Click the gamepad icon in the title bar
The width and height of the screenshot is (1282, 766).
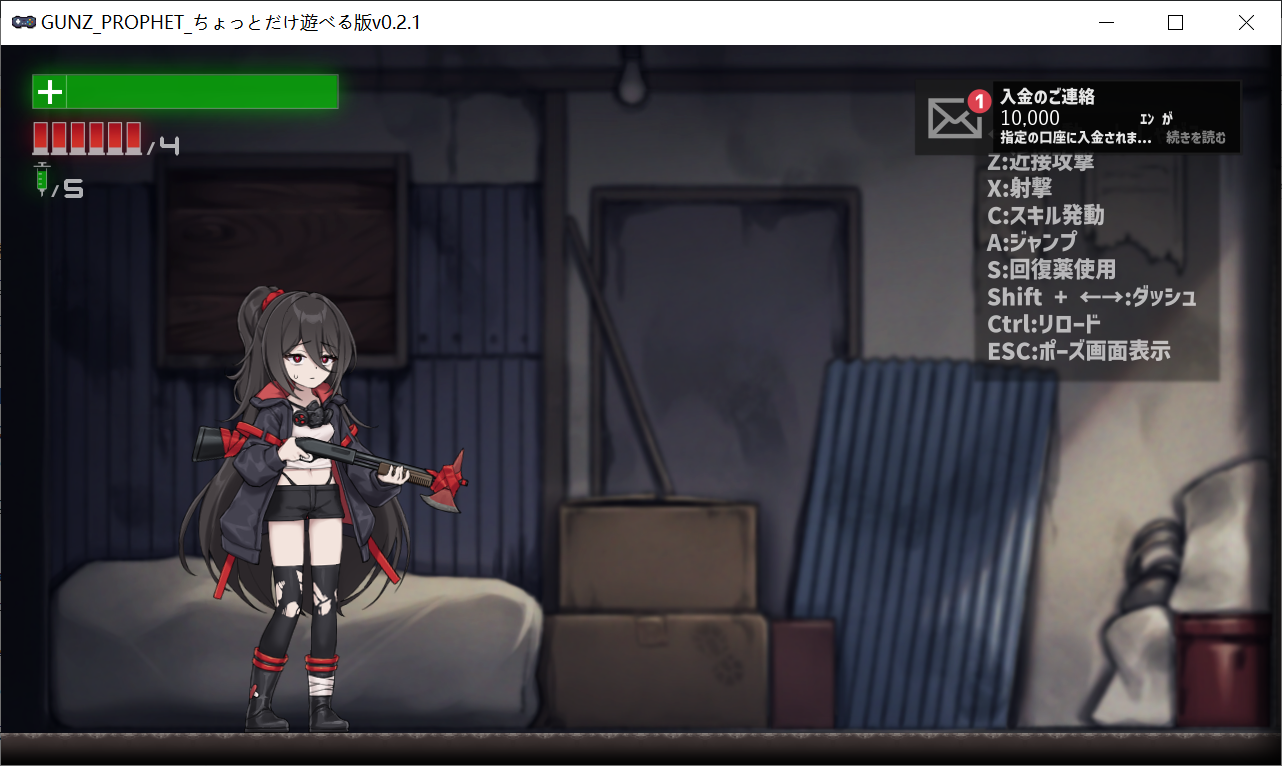[x=23, y=21]
